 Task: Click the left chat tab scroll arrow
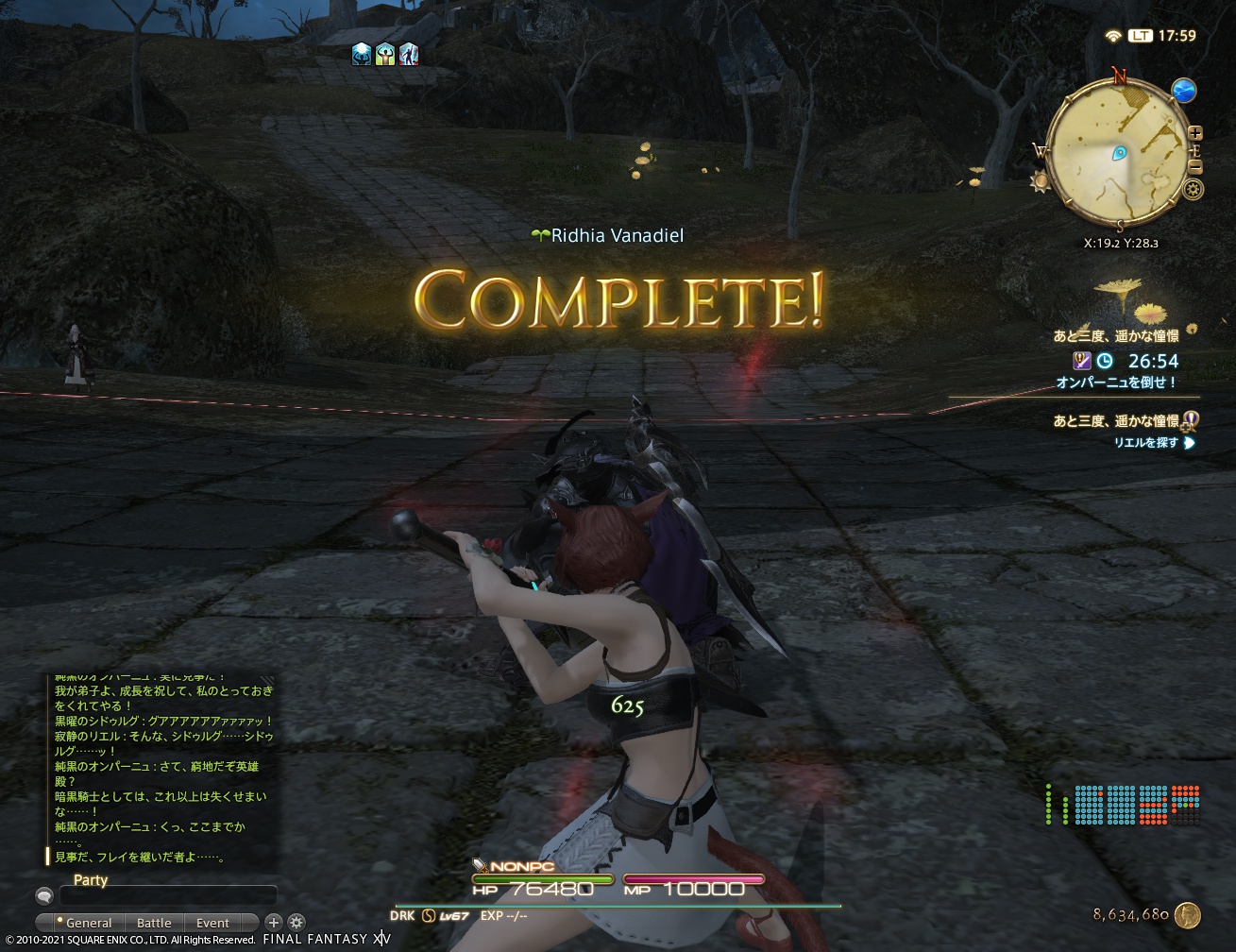44,922
